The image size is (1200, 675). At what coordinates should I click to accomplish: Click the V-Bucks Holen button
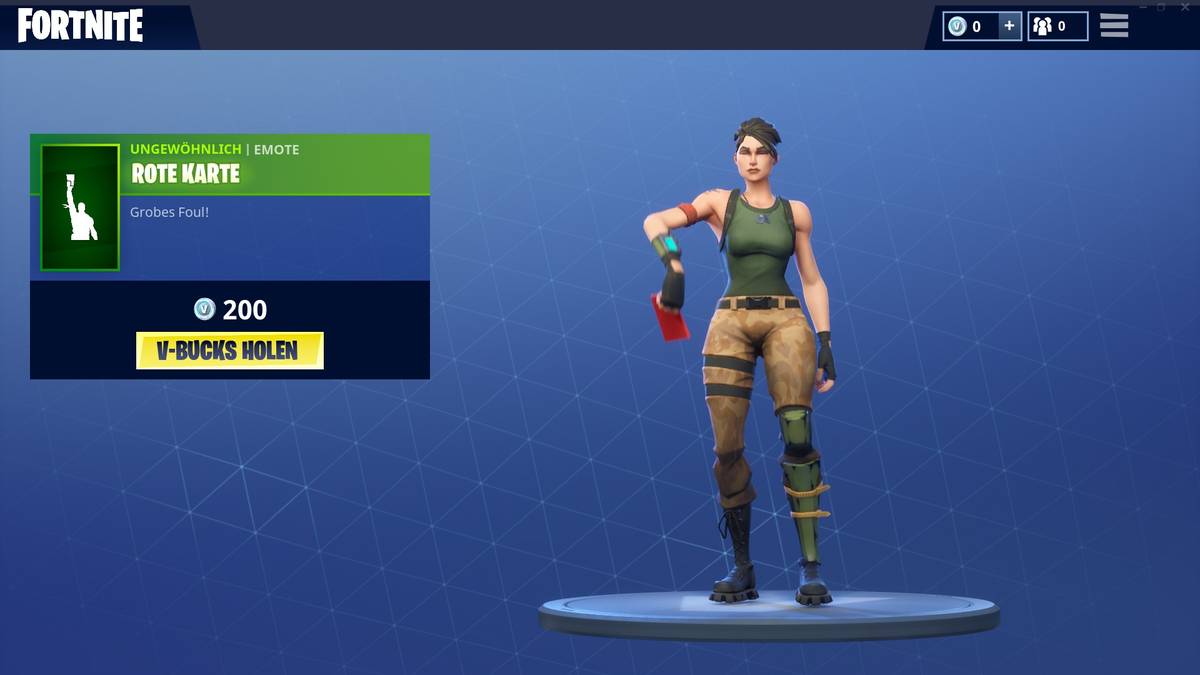point(230,351)
